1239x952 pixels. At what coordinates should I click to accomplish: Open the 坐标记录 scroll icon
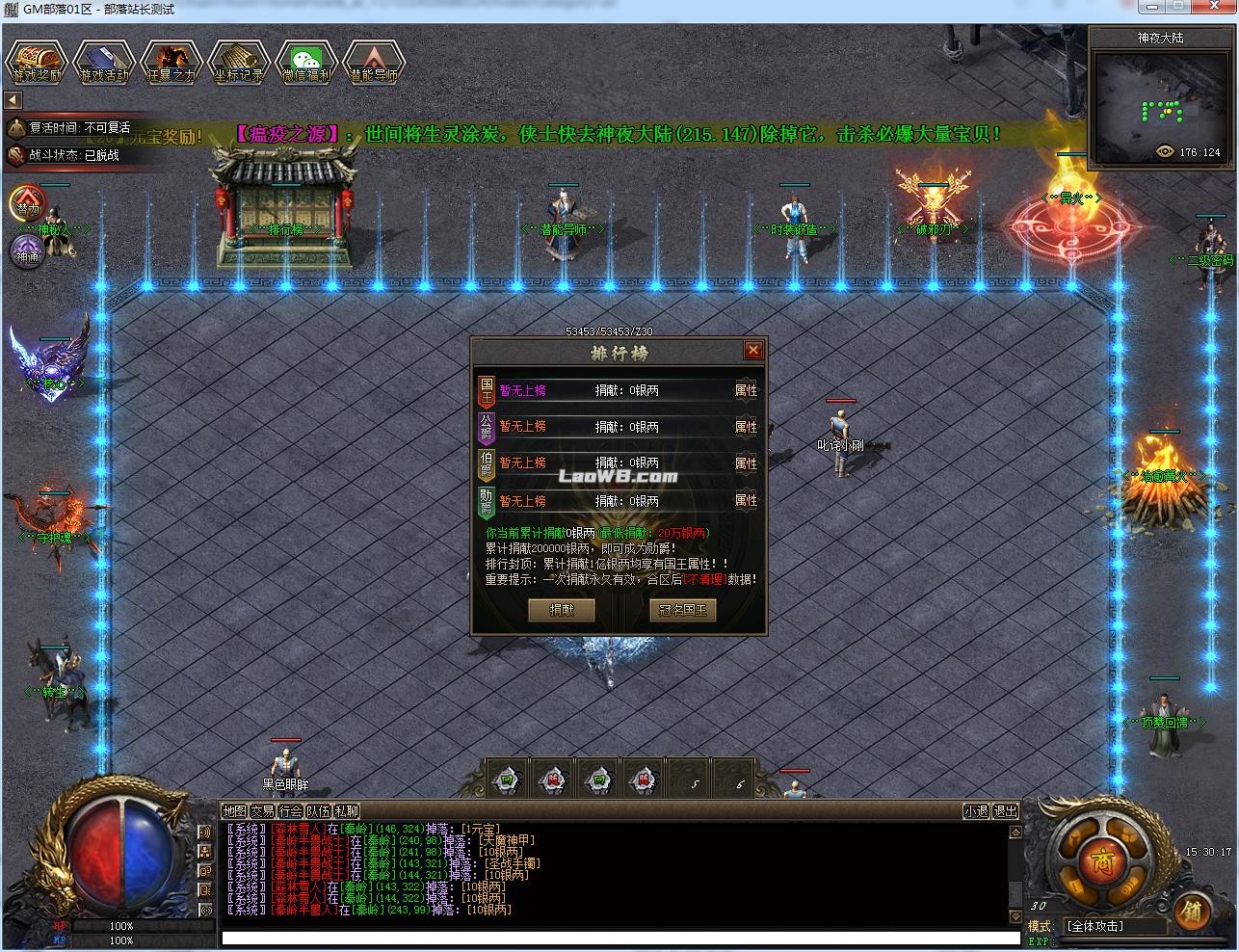coord(239,63)
